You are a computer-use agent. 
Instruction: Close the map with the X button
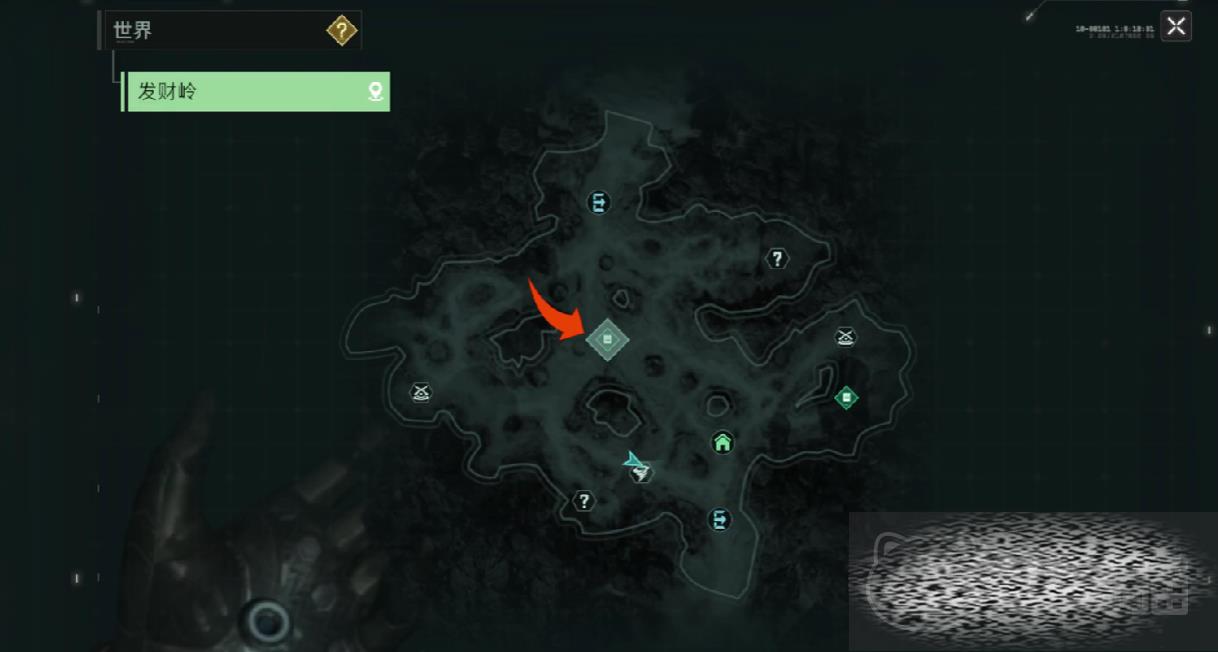click(1176, 27)
